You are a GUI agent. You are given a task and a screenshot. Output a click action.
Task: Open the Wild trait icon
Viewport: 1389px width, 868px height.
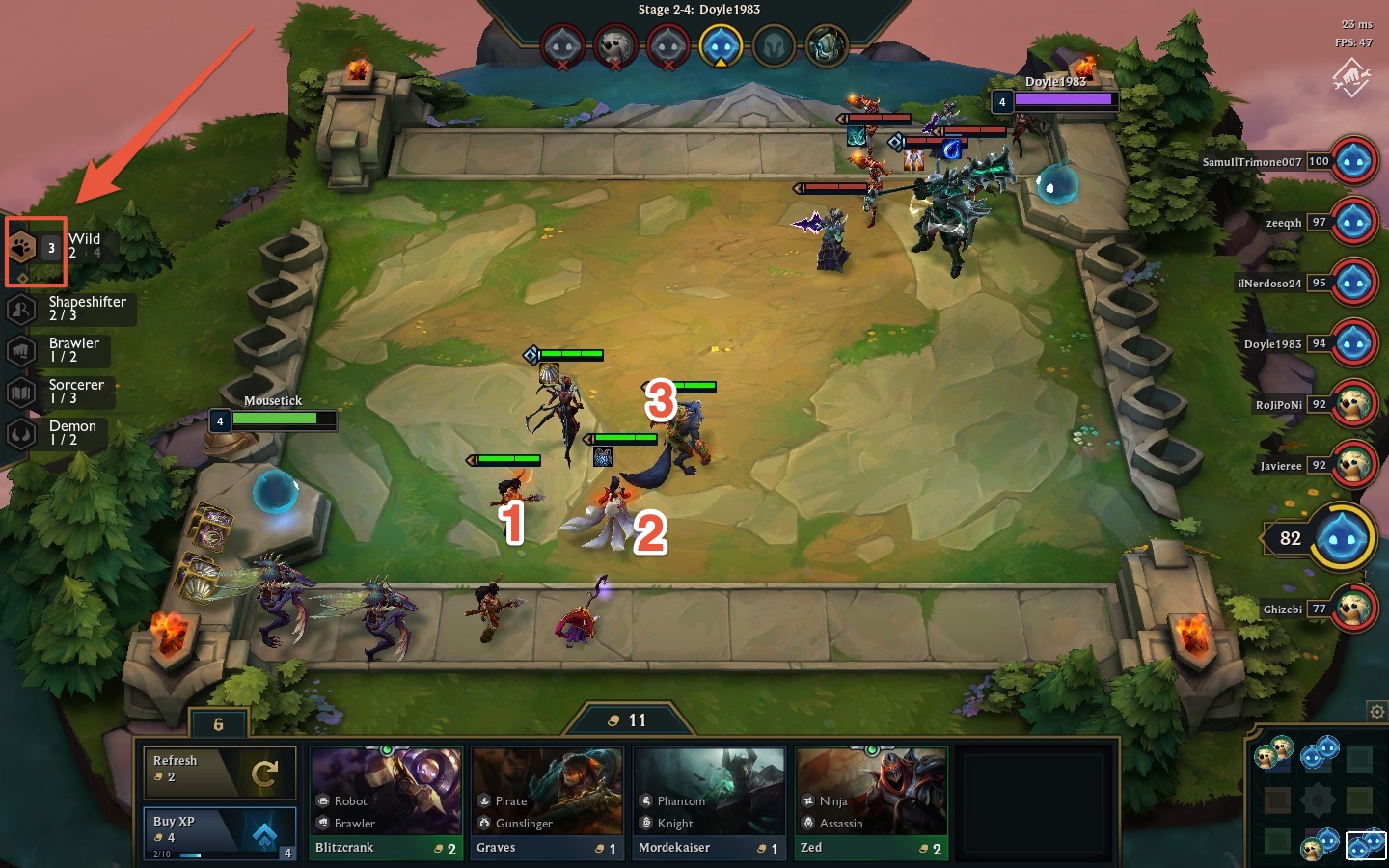(23, 248)
